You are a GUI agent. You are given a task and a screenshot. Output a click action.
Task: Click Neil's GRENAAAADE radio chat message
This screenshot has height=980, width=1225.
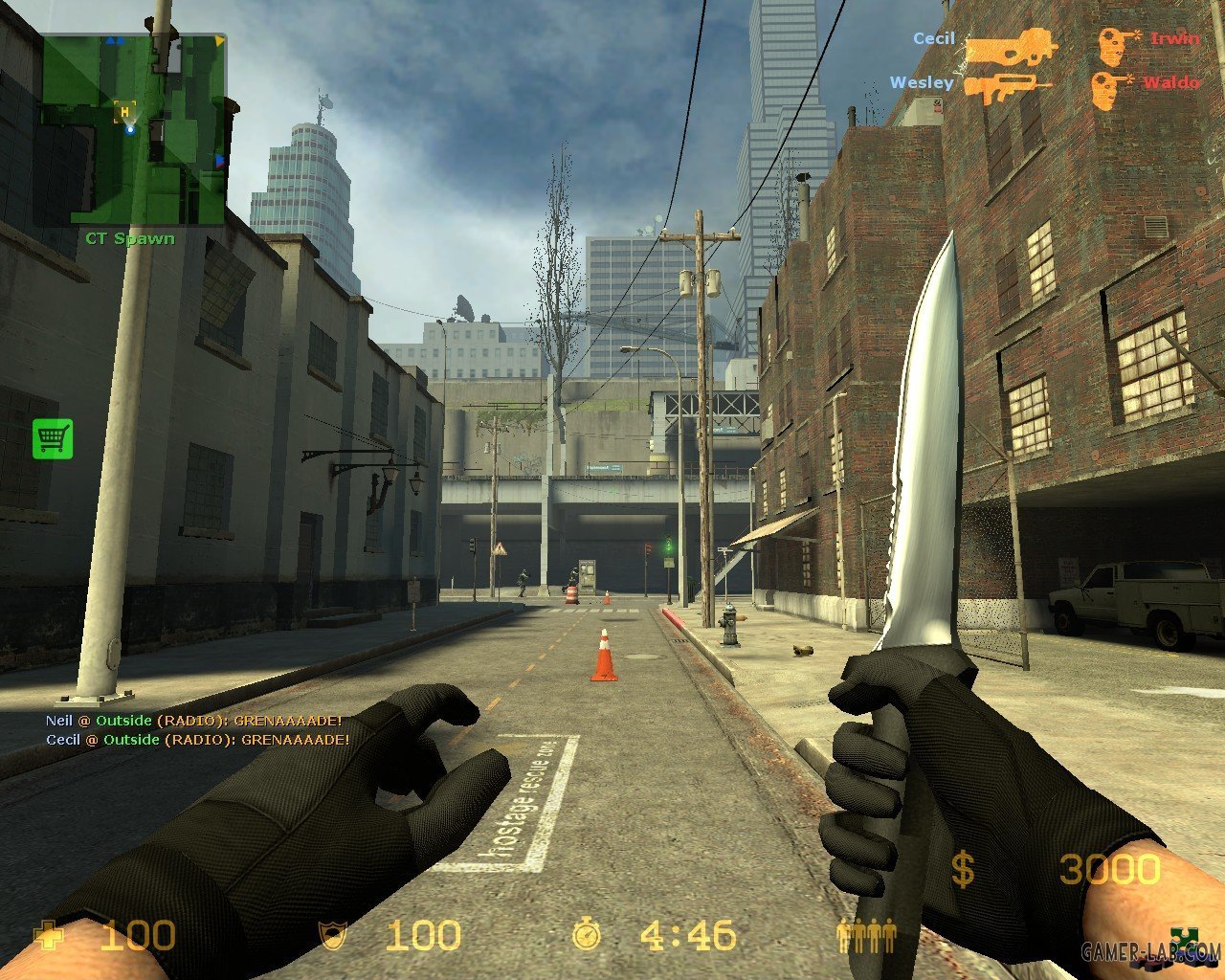(x=193, y=720)
